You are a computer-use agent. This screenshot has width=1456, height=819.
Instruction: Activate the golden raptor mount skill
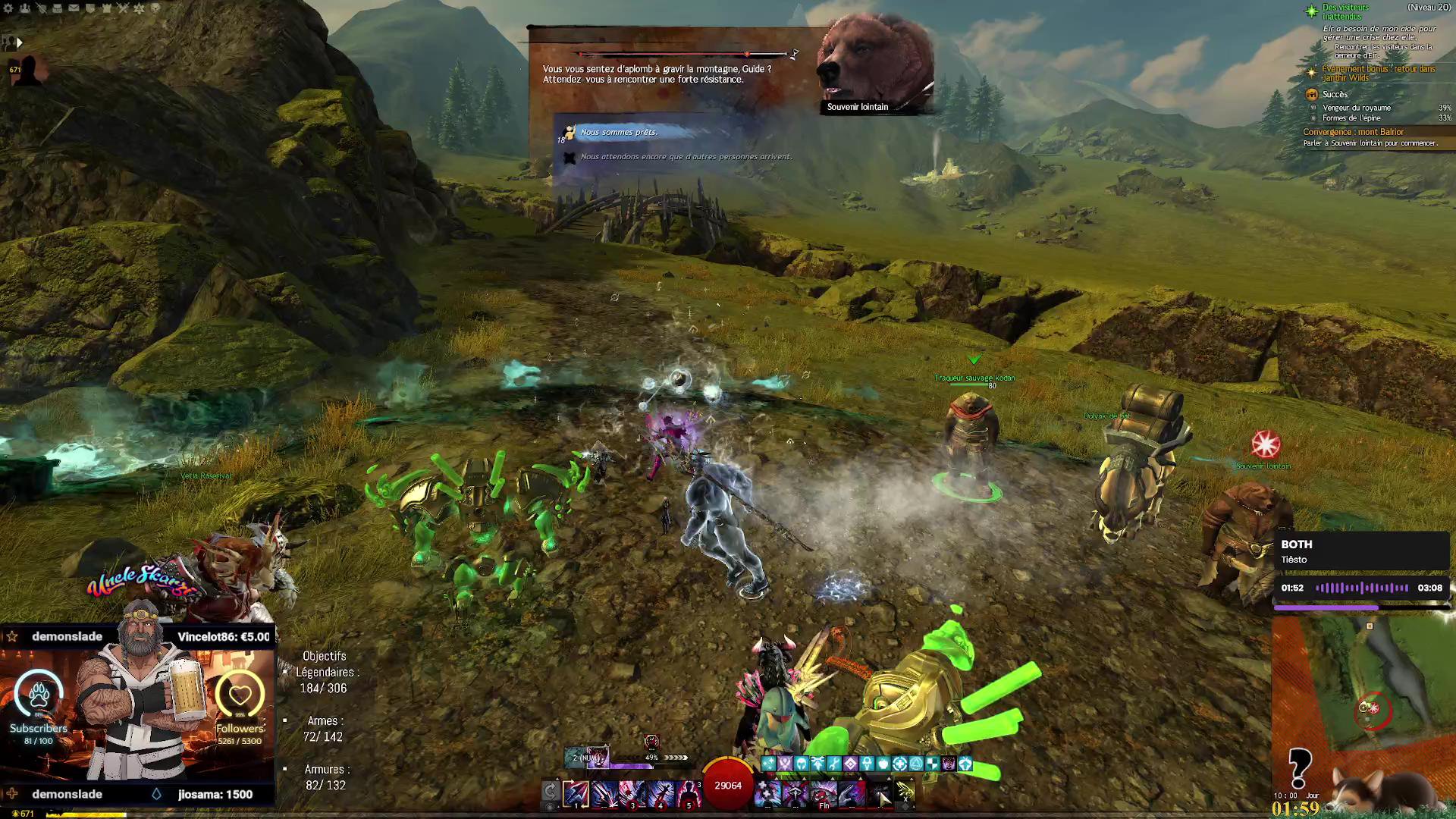pyautogui.click(x=905, y=792)
